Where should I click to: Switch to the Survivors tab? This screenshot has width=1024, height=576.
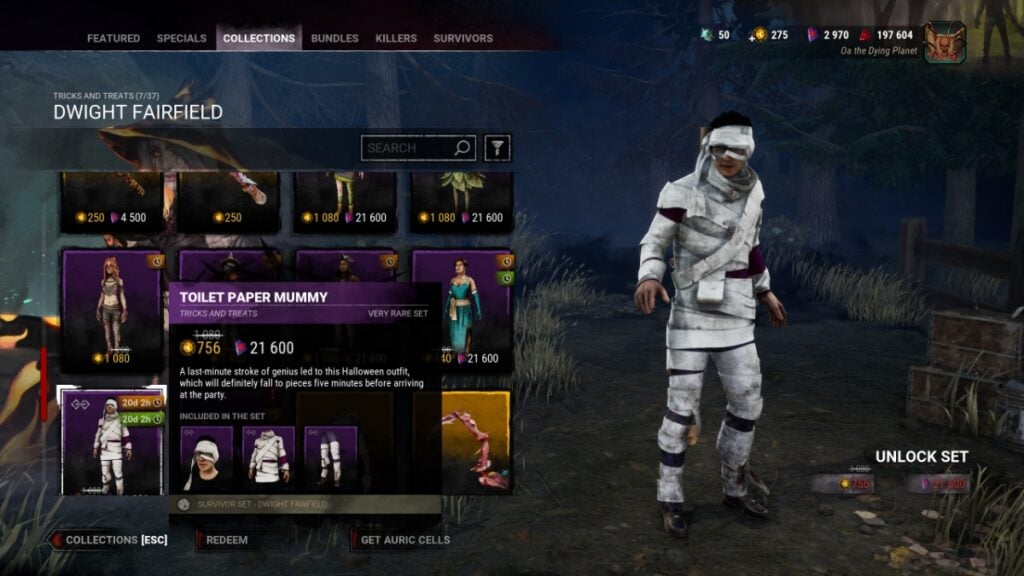(463, 39)
